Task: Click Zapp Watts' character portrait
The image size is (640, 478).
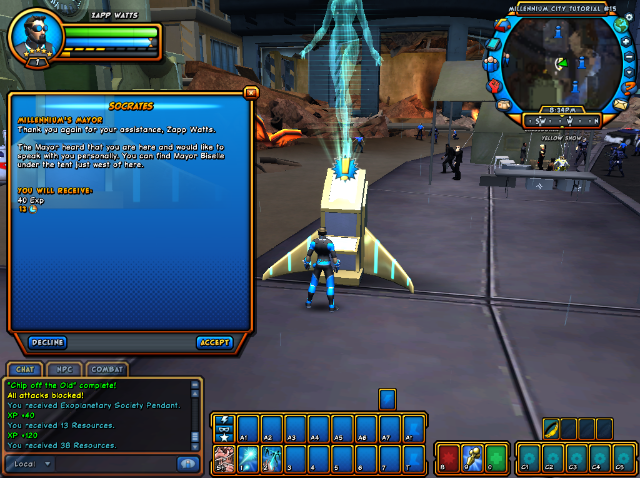Action: 34,38
